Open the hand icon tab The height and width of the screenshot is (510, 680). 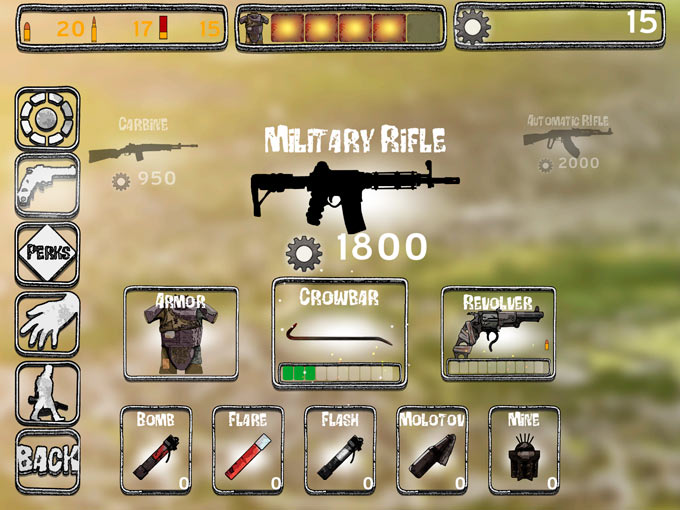point(47,323)
